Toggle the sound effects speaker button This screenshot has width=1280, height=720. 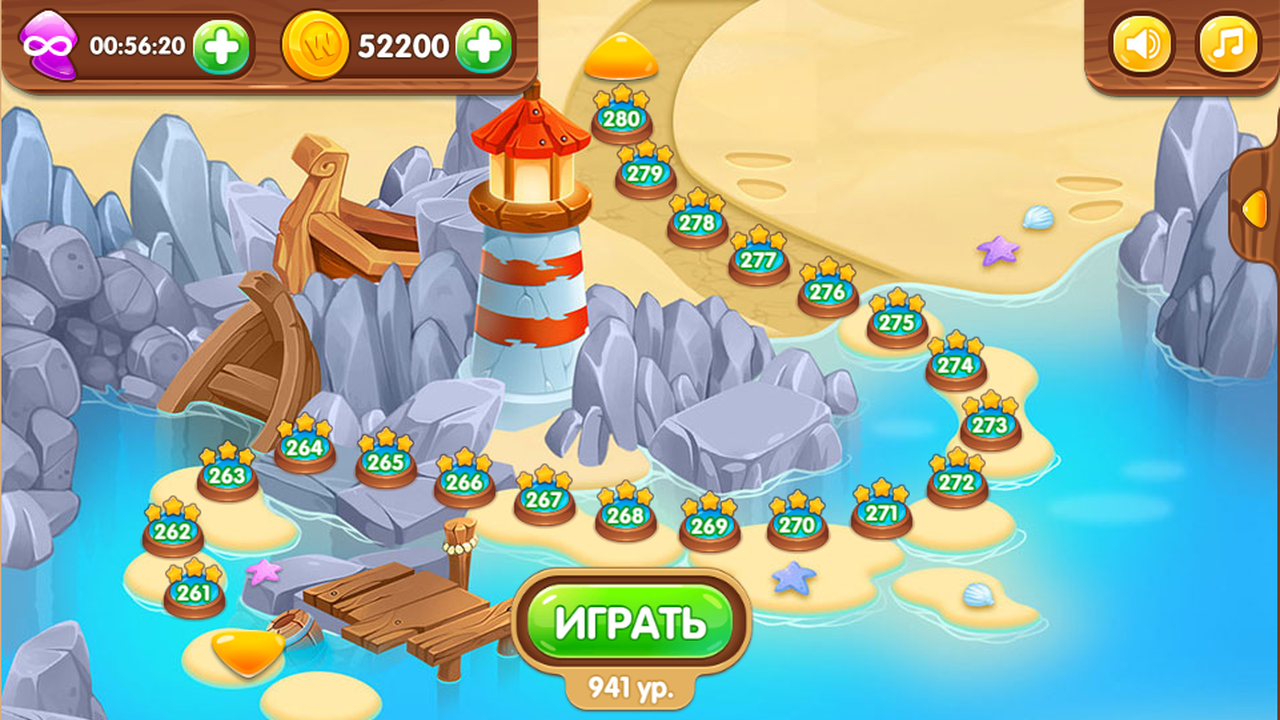1143,42
